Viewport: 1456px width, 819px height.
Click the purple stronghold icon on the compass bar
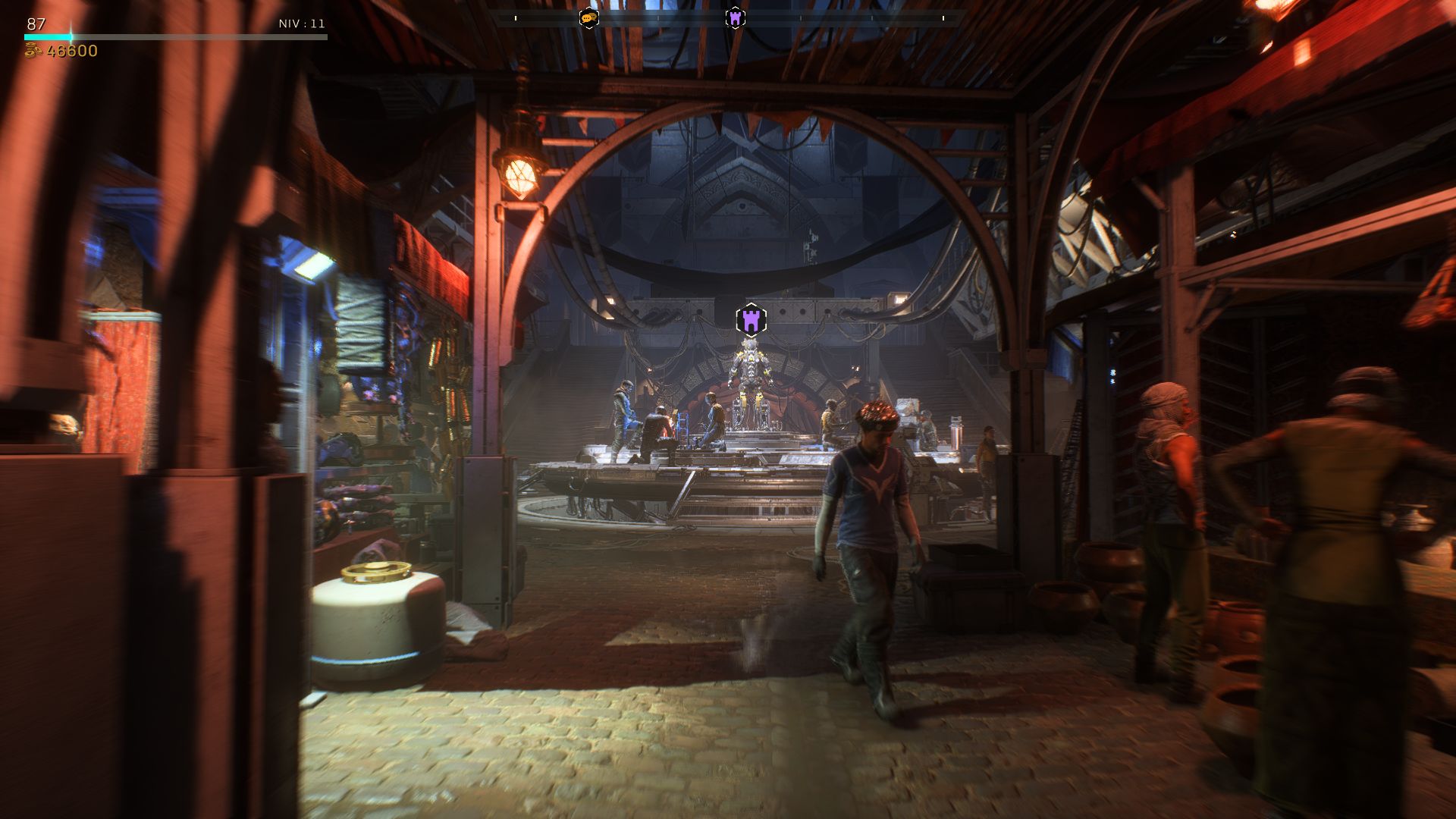734,17
